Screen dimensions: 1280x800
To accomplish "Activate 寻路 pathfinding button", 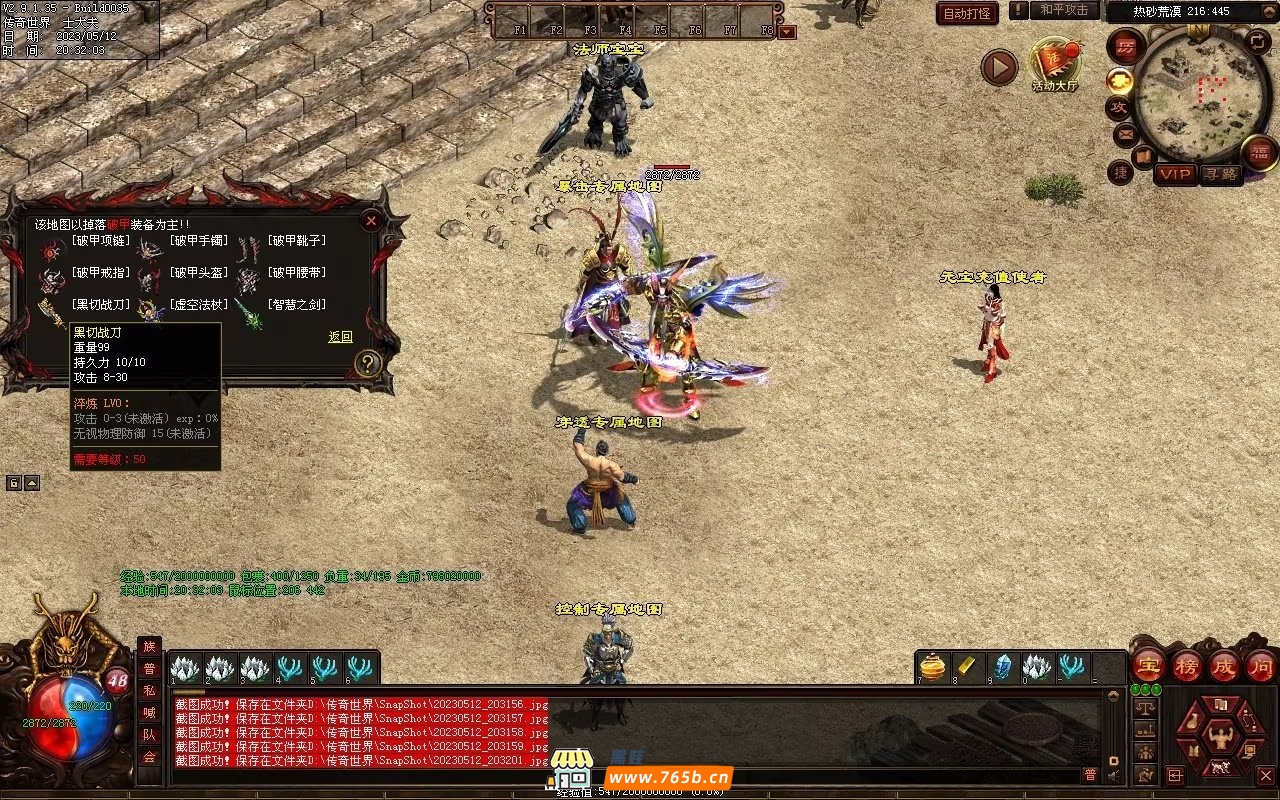I will coord(1220,174).
